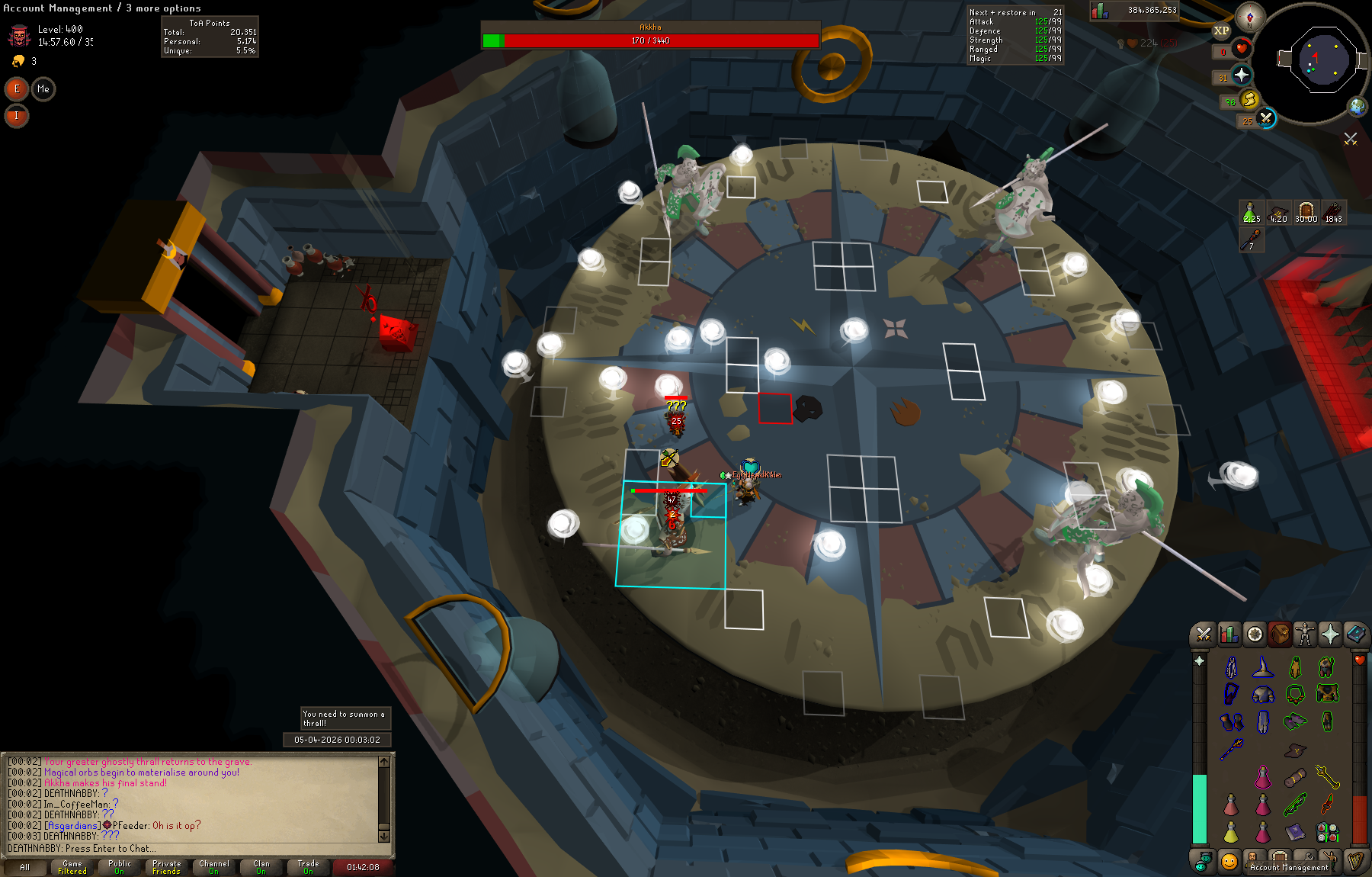Use the green twisted bow item
Image resolution: width=1372 pixels, height=877 pixels.
tap(1295, 804)
